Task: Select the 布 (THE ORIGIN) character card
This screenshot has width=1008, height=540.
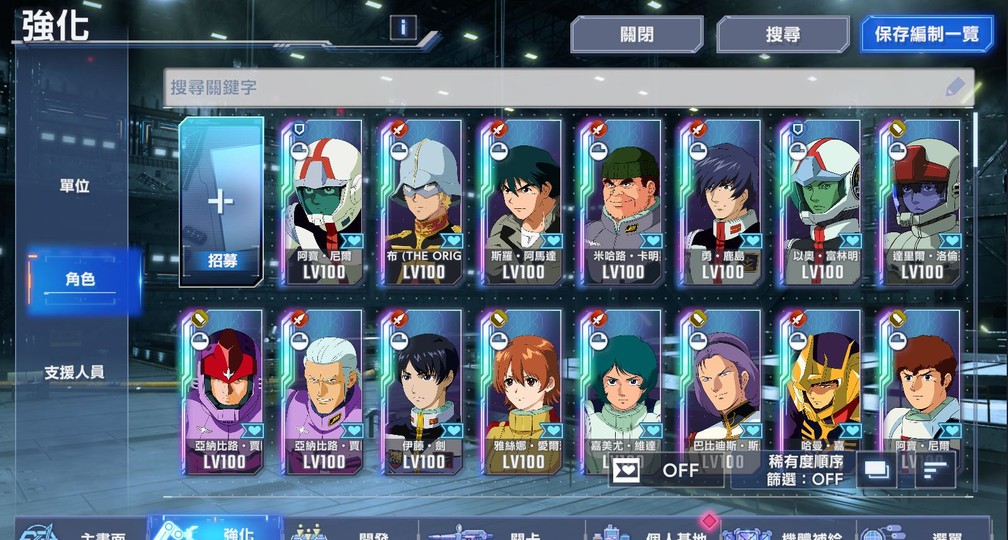Action: tap(424, 203)
